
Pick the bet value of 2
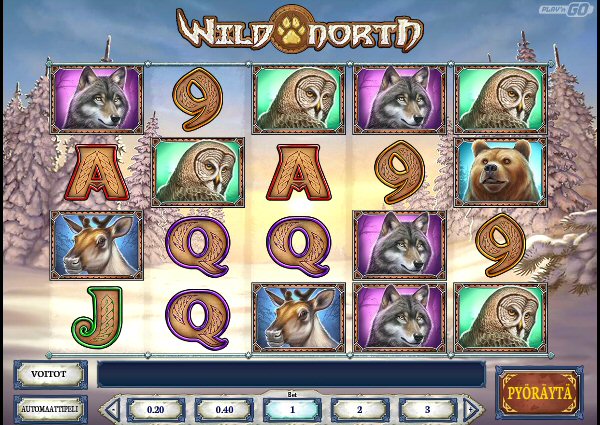[360, 409]
